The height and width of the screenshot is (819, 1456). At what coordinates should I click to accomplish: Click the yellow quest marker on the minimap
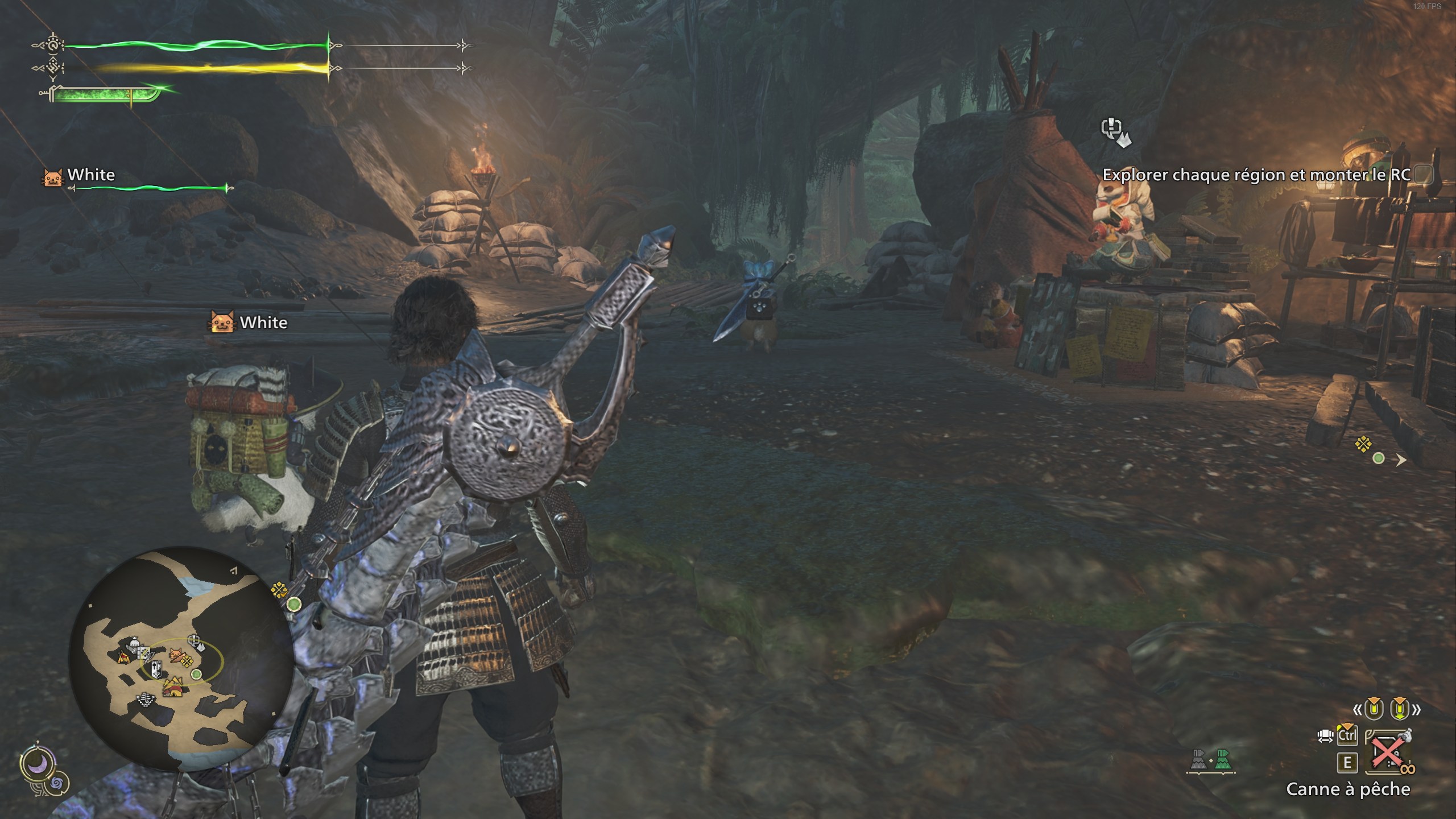click(x=187, y=660)
